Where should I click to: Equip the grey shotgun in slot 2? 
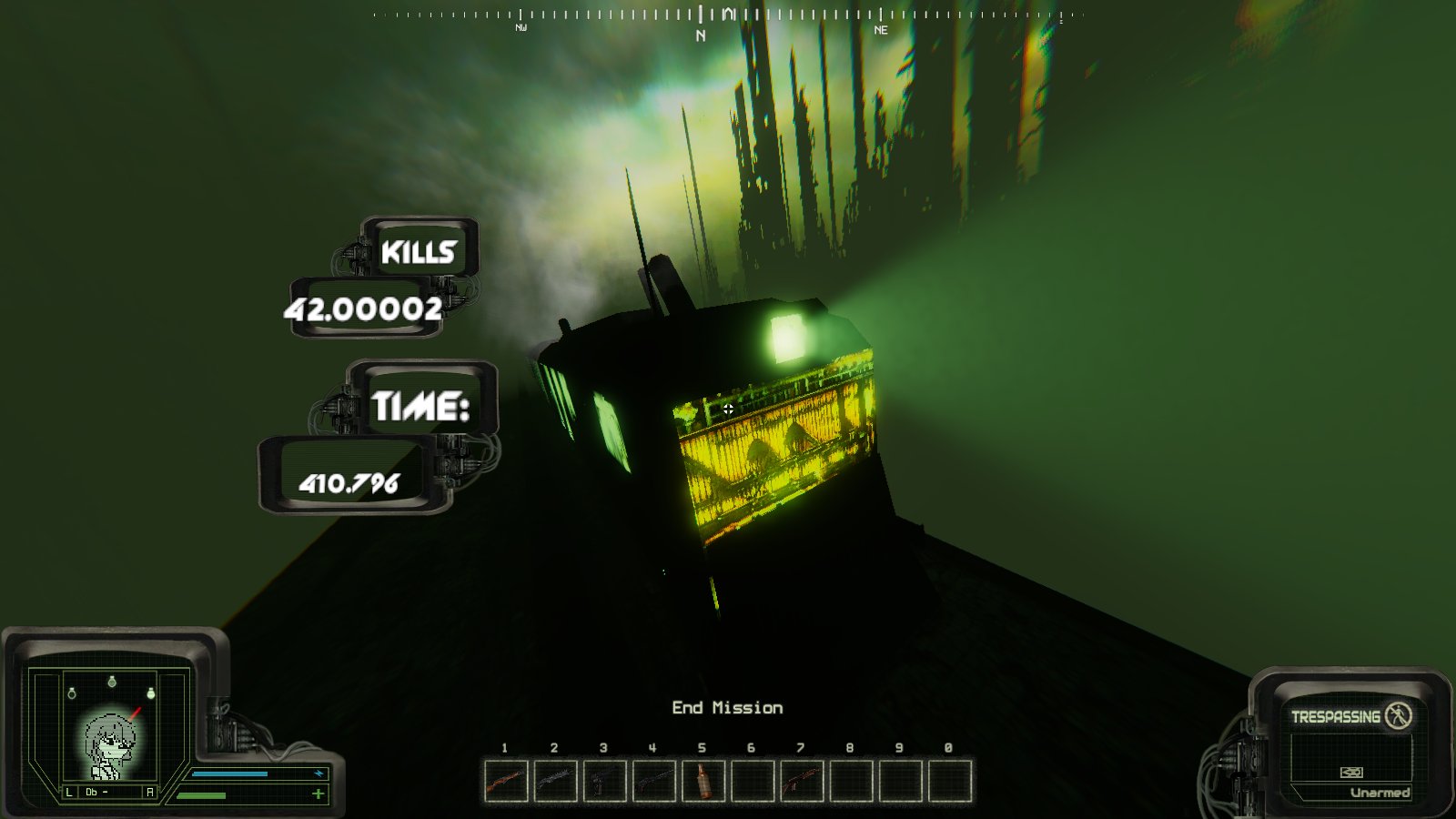coord(555,781)
